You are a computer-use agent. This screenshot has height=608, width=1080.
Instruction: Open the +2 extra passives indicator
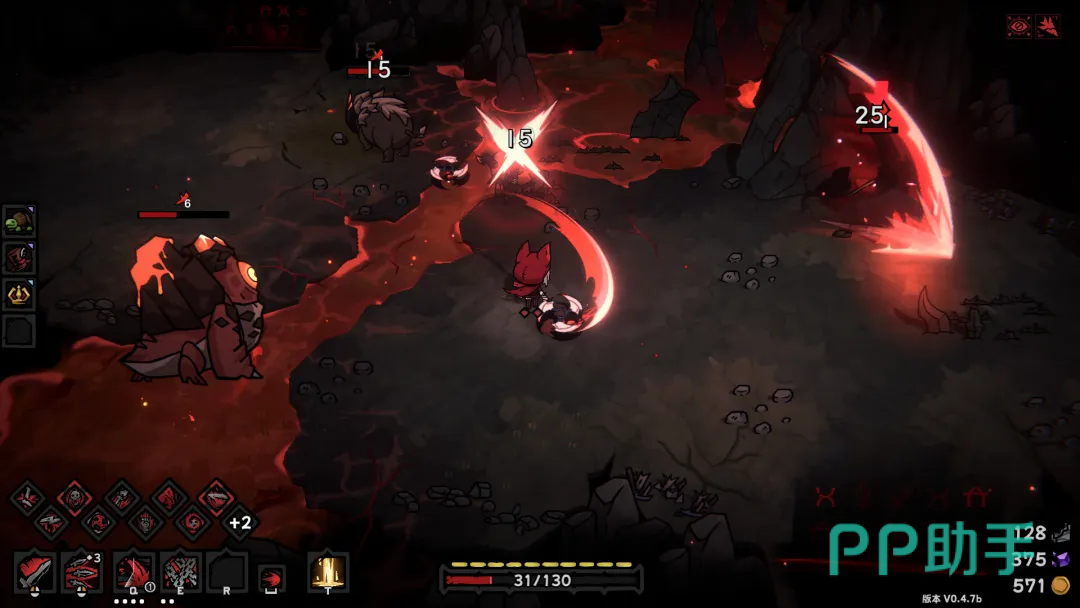(x=239, y=522)
